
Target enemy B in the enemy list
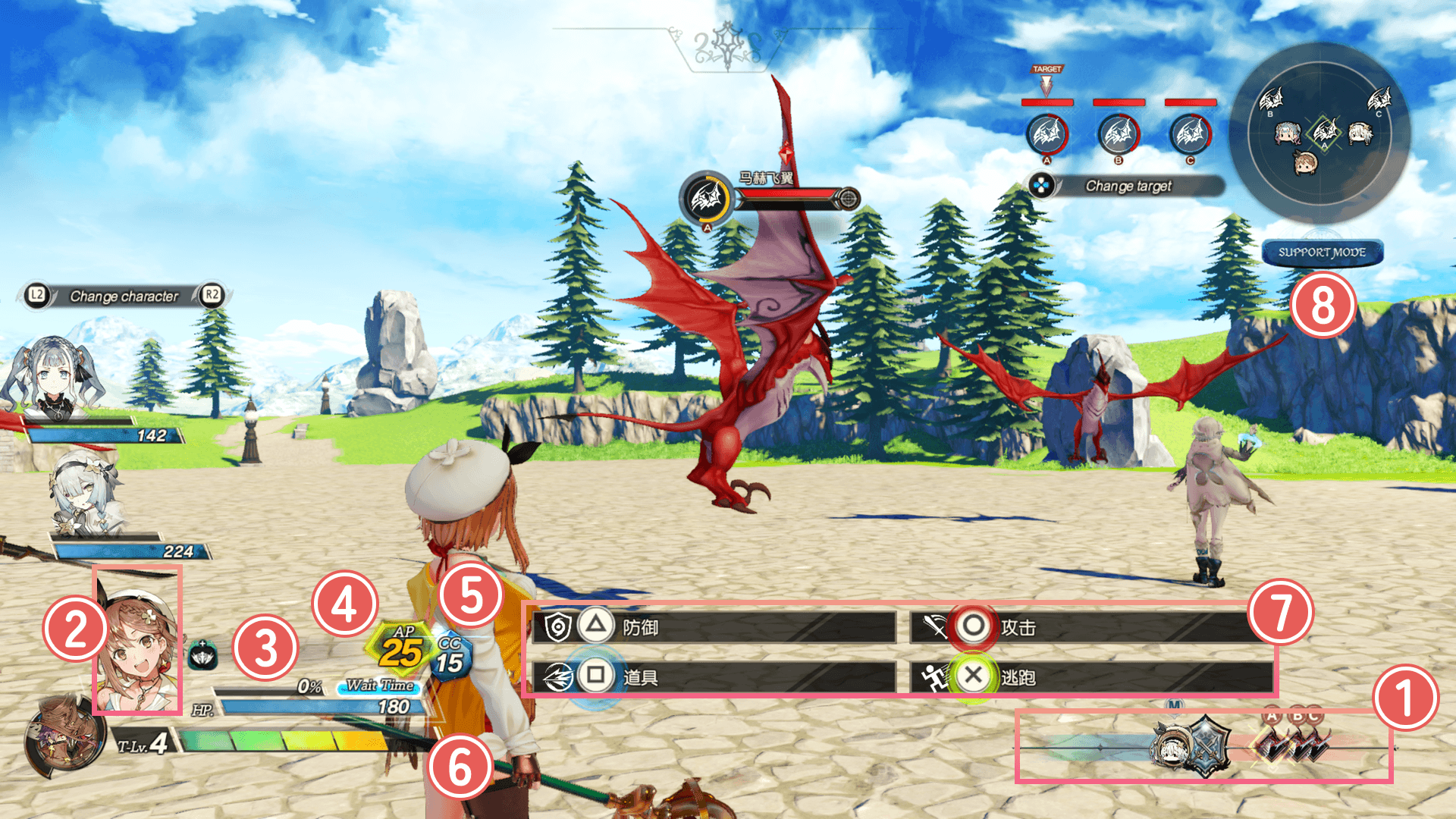point(1118,135)
